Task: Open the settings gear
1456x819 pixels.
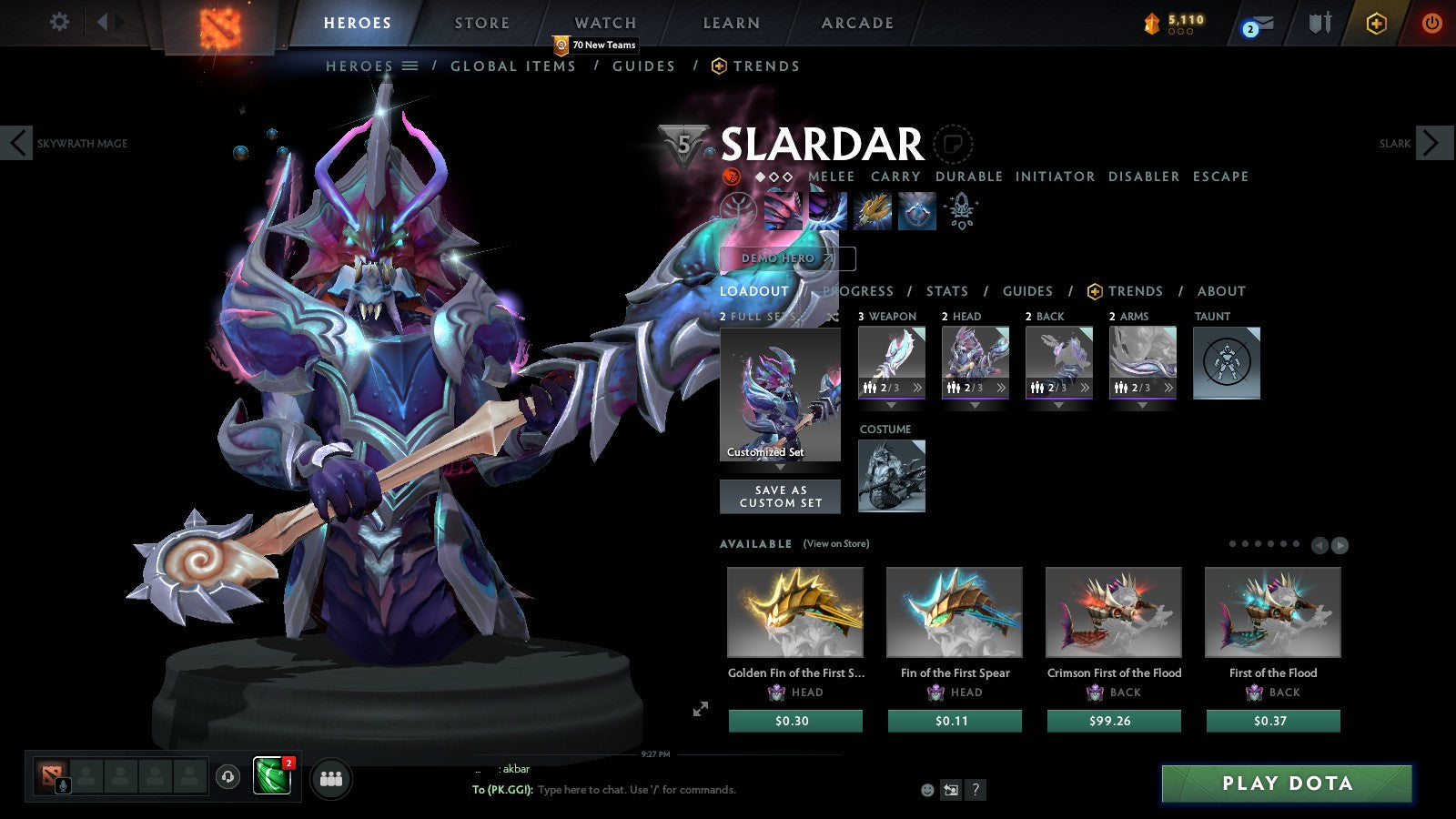Action: tap(59, 22)
